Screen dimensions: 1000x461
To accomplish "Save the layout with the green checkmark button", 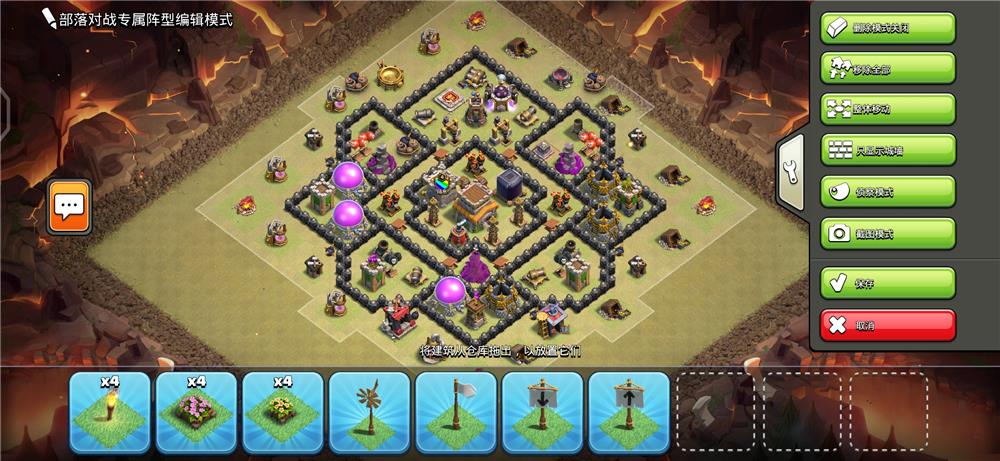I will pos(887,283).
